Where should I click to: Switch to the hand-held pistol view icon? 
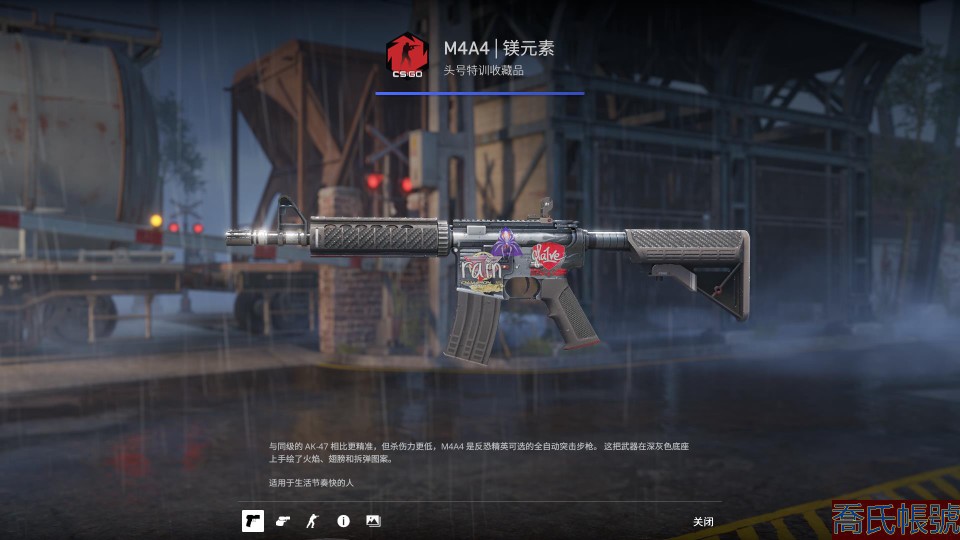283,521
